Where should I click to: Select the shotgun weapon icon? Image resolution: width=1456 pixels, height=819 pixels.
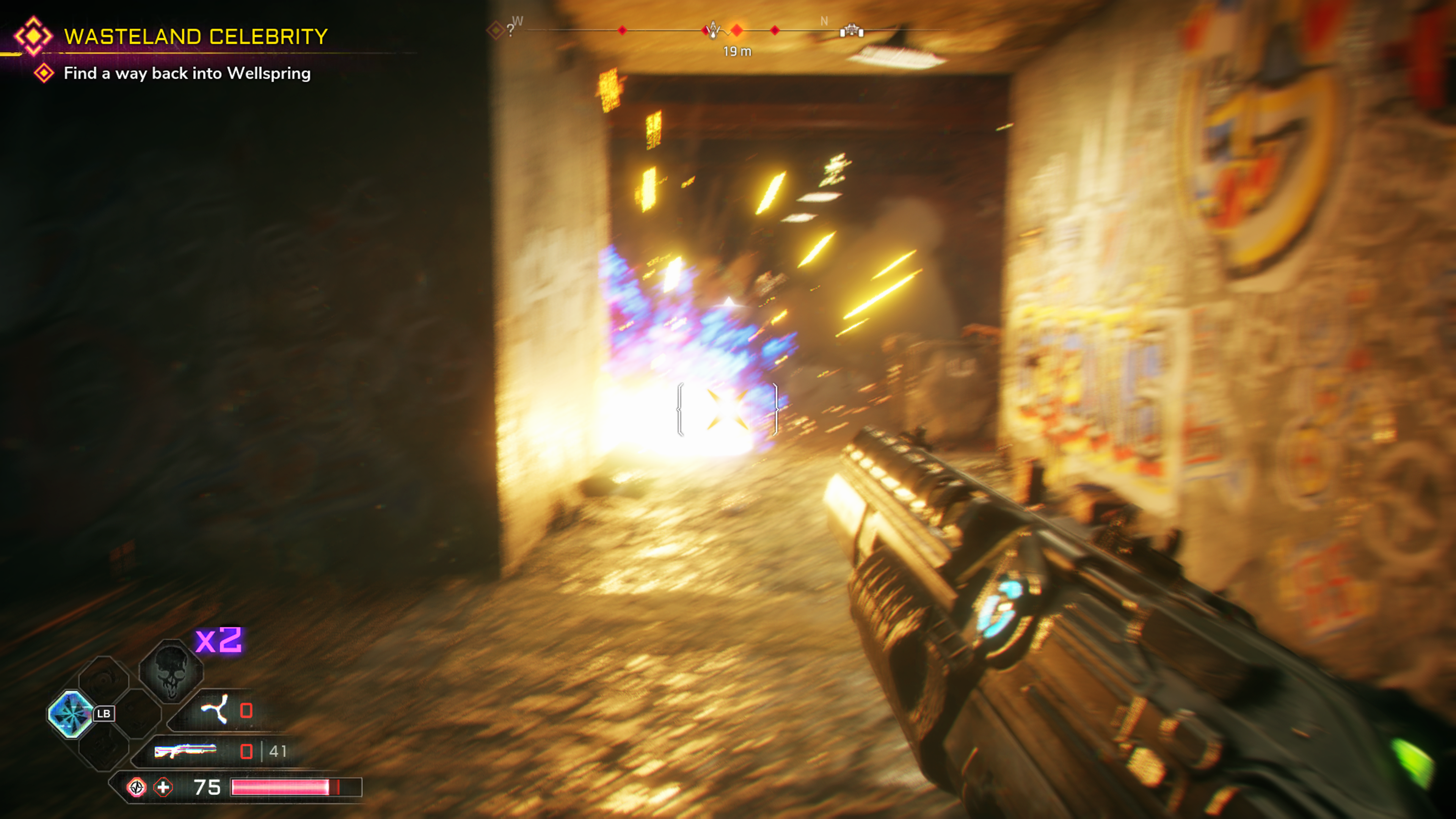click(x=185, y=751)
